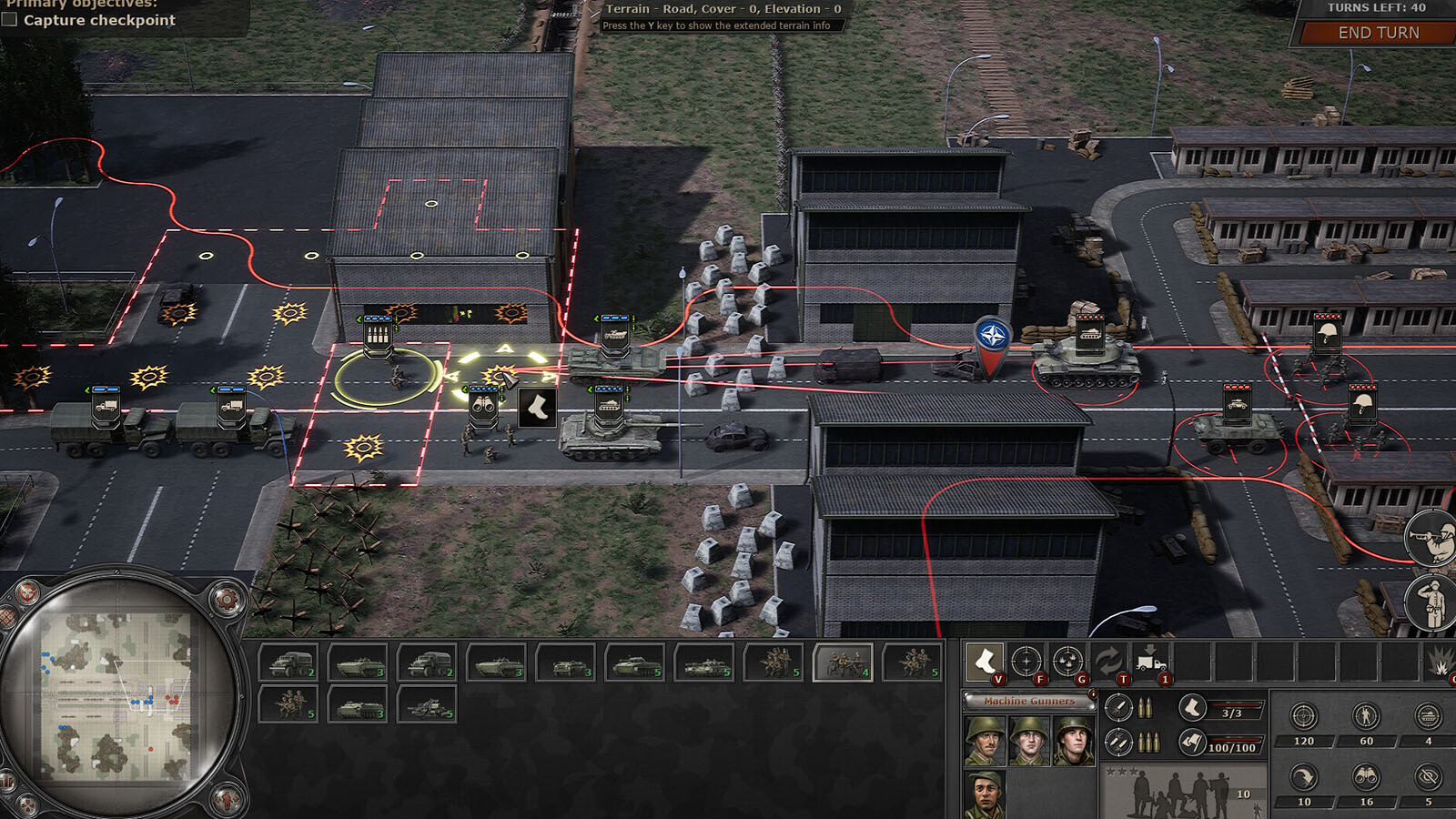1456x819 pixels.
Task: Open settings via the minimap gear button
Action: coord(226,600)
